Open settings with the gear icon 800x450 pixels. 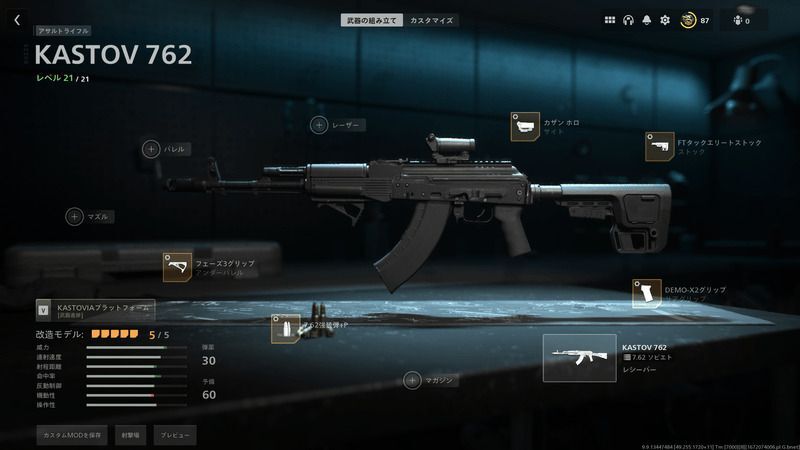[x=665, y=20]
